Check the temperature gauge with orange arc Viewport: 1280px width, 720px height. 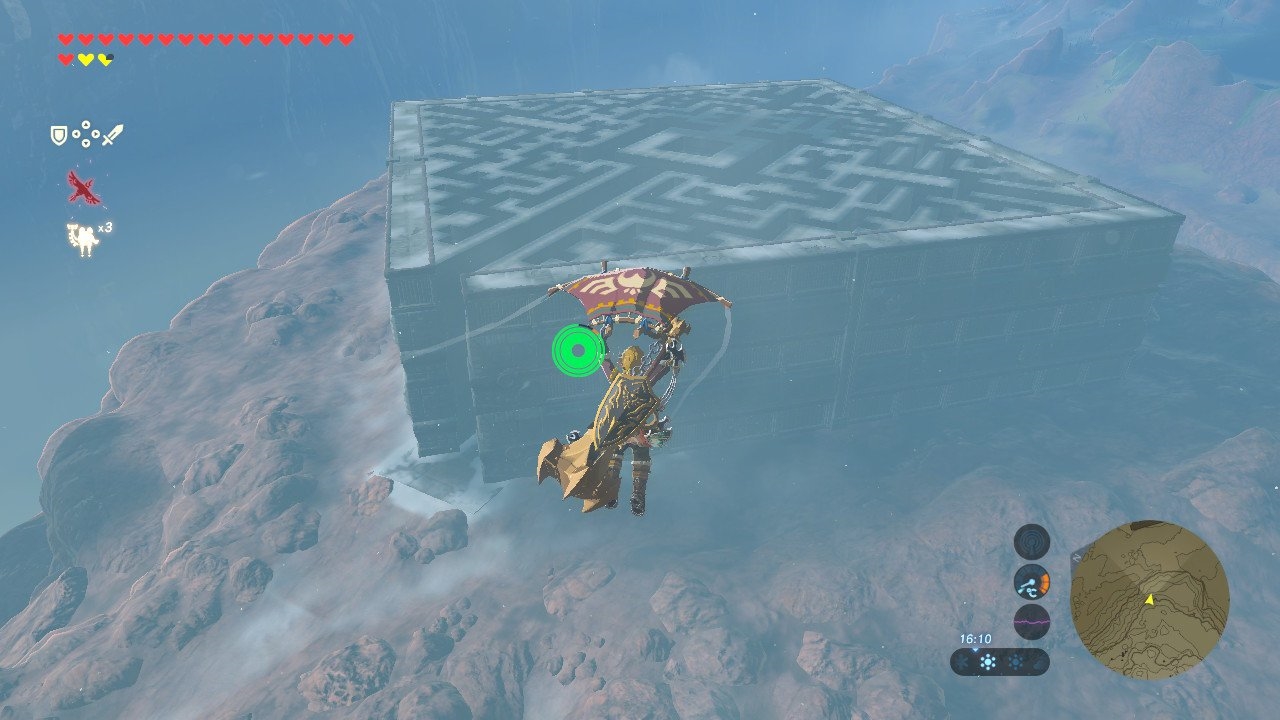pos(1031,582)
